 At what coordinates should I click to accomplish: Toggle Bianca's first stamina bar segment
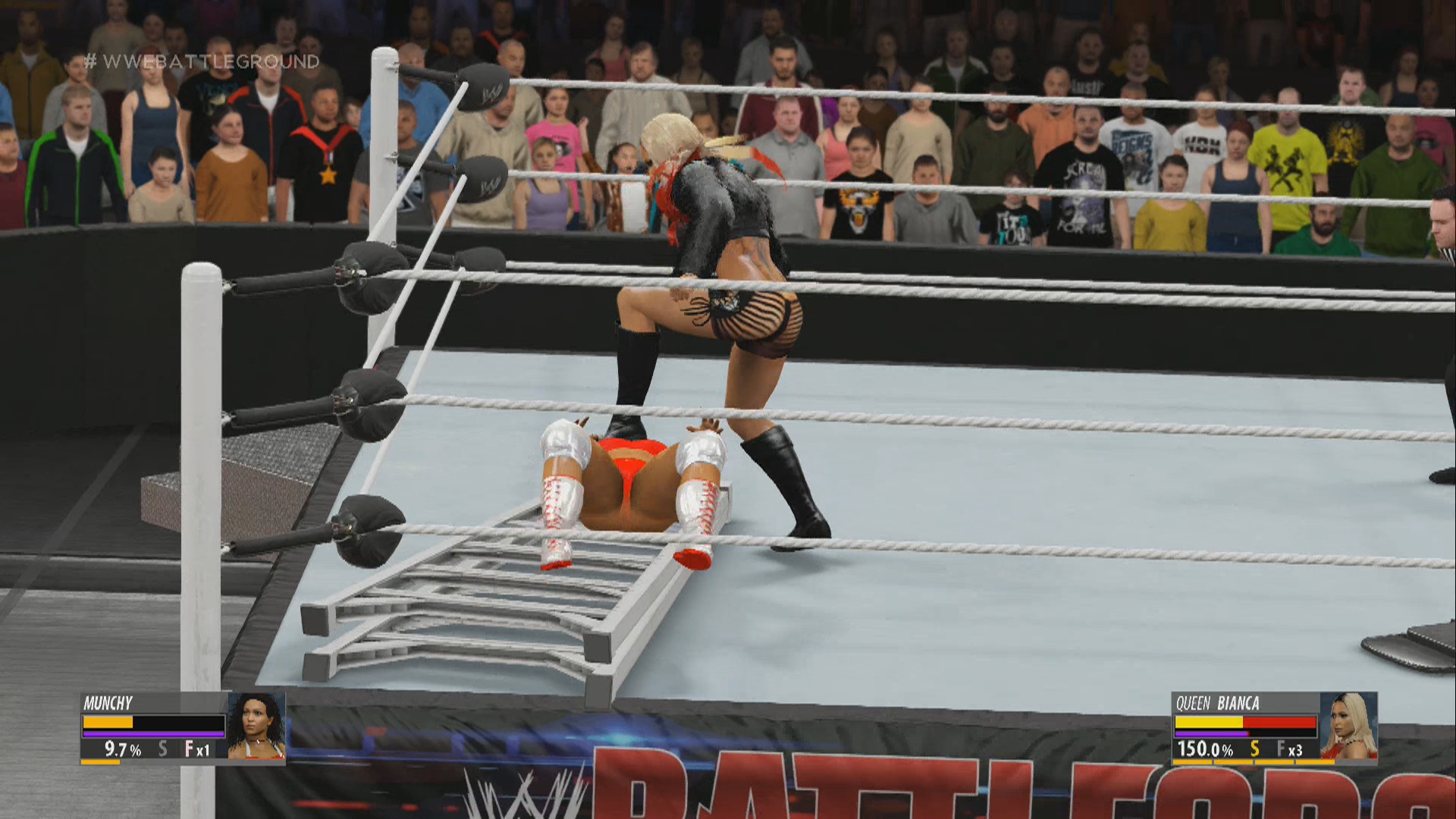(1191, 762)
